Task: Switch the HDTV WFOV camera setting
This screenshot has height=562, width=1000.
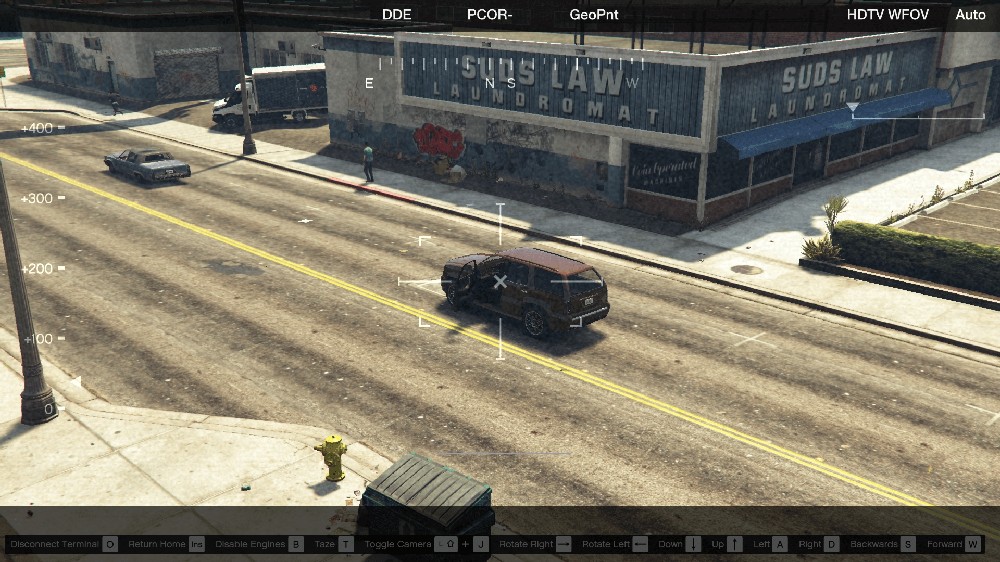Action: [x=888, y=15]
